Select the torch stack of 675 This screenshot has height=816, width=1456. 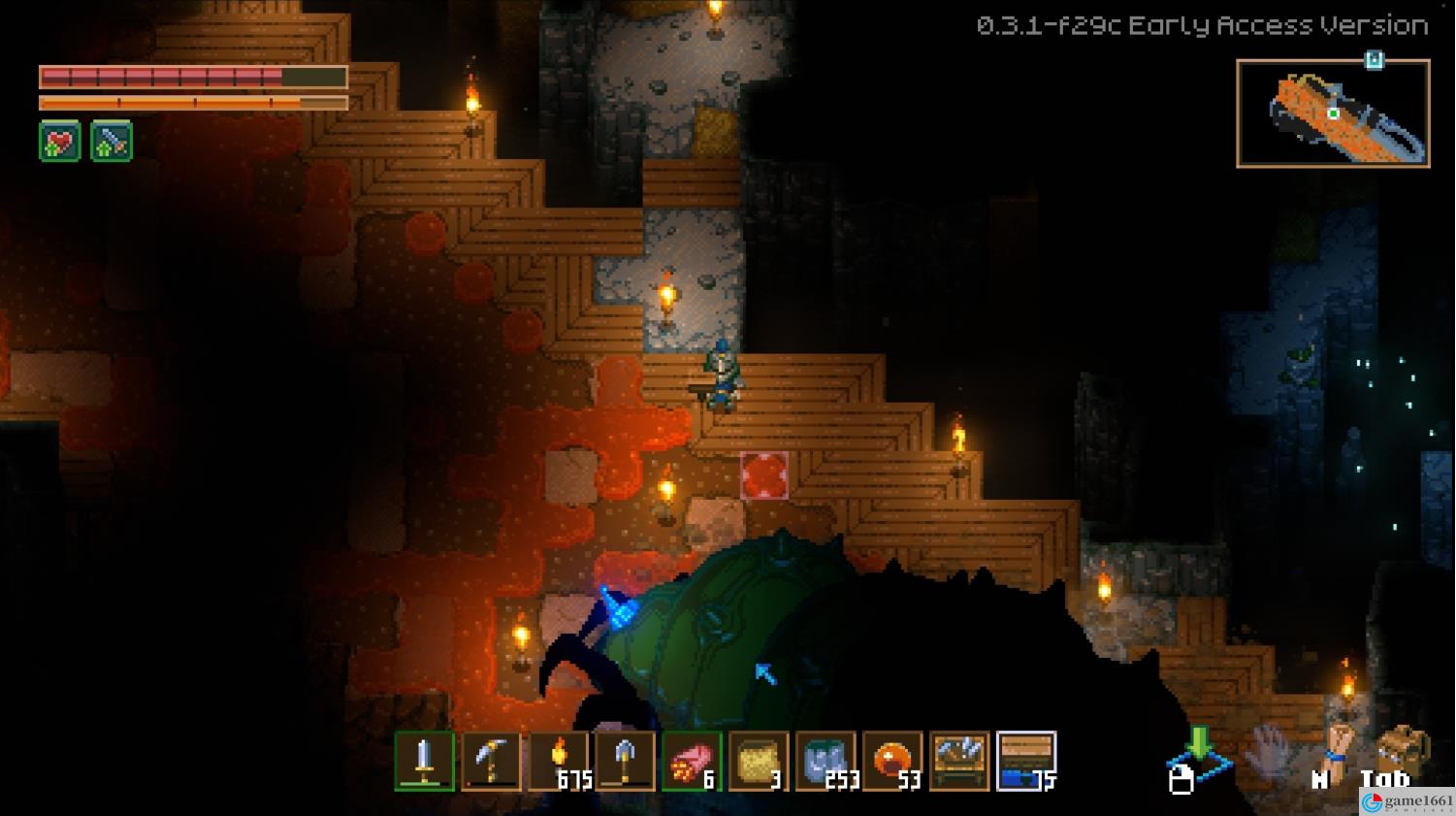[559, 761]
